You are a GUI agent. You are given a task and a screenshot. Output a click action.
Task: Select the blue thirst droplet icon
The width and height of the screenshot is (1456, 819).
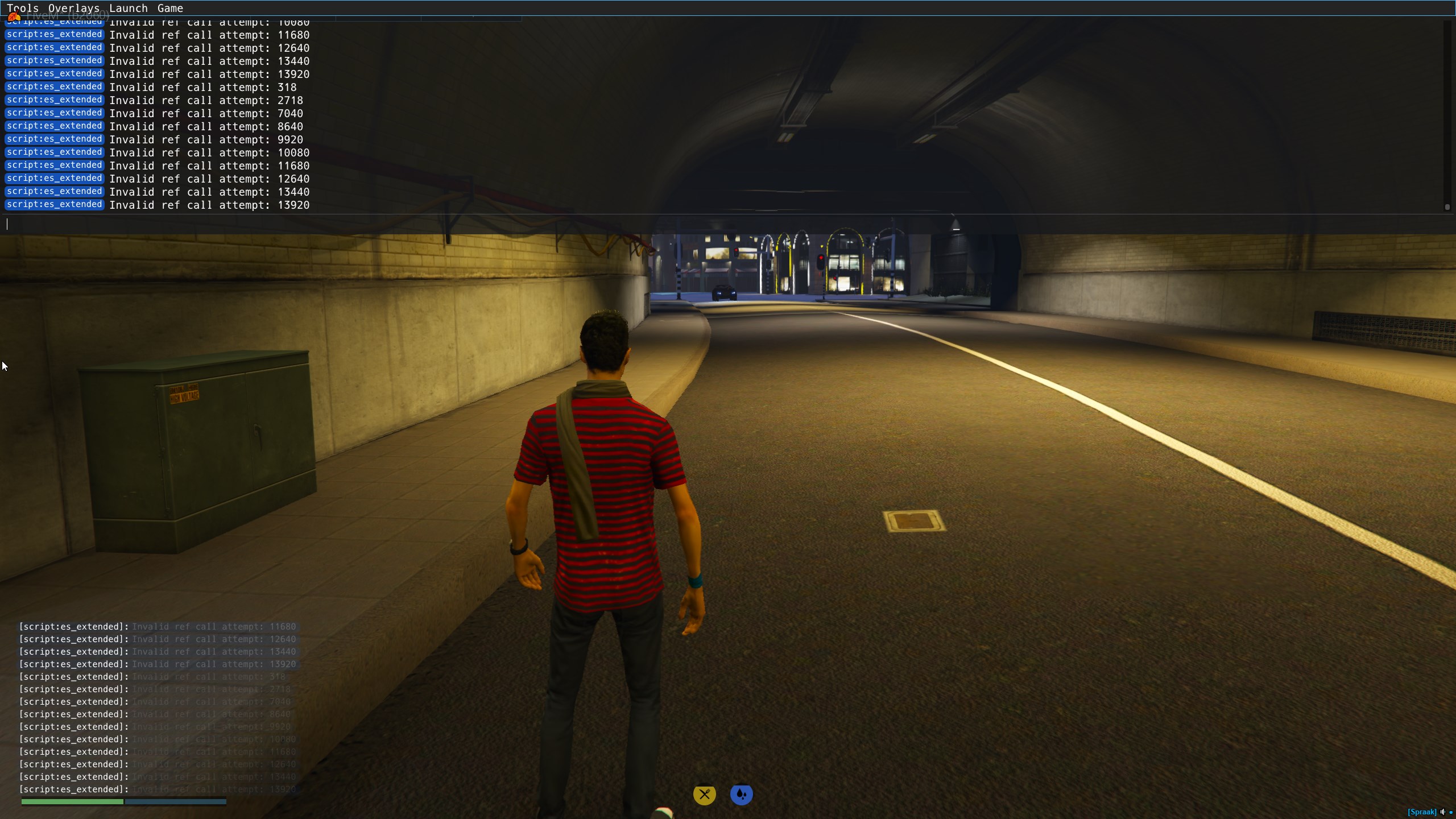point(741,795)
